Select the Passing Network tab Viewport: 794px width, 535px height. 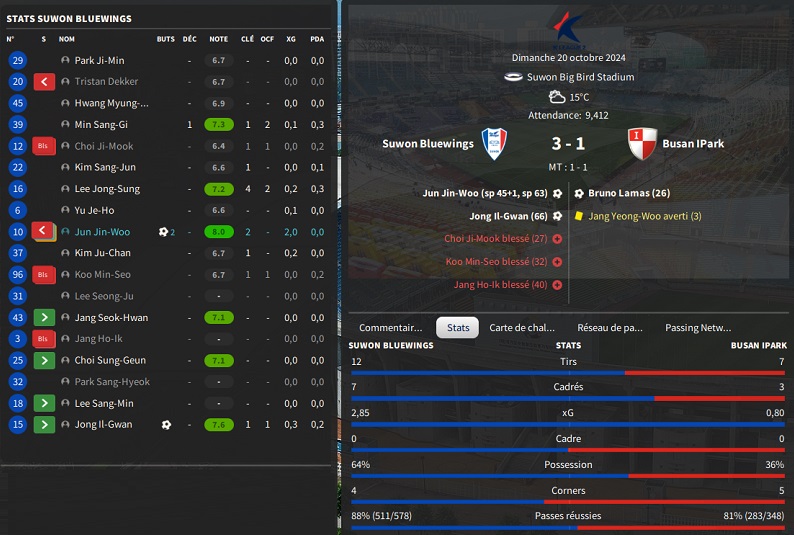click(x=698, y=327)
